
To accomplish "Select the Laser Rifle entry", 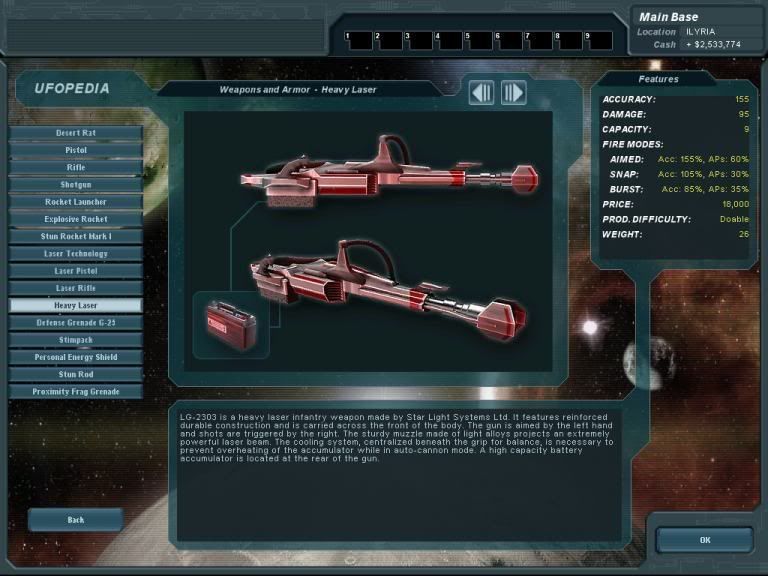I will coord(76,288).
